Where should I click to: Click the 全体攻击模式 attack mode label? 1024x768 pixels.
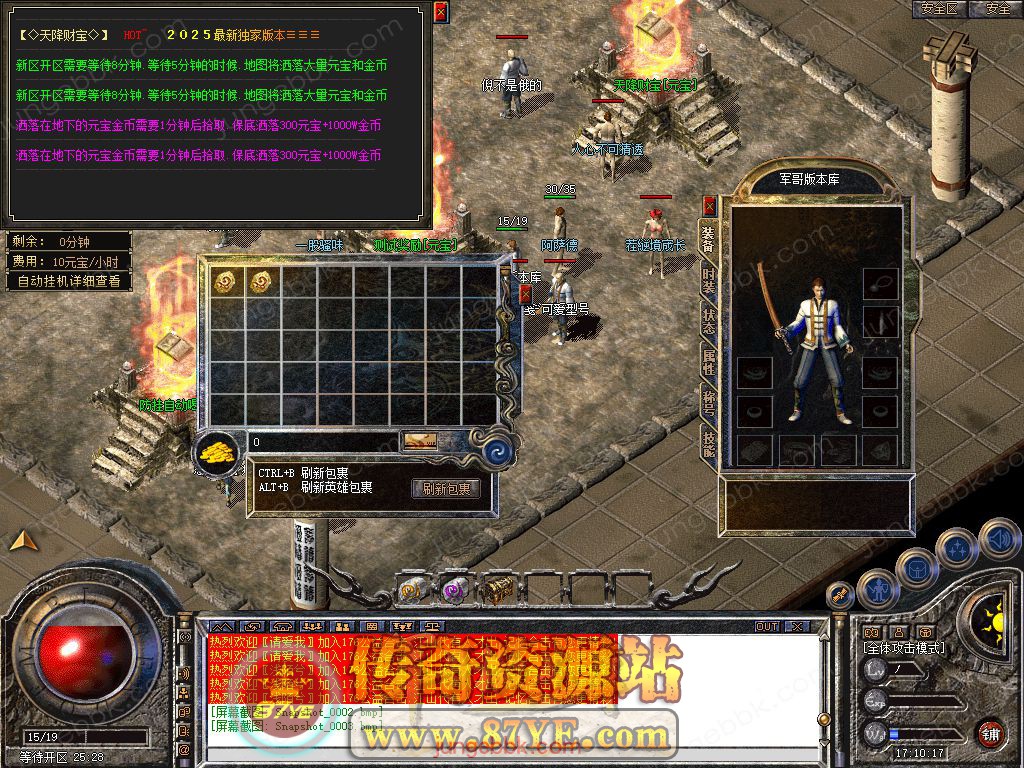[x=904, y=648]
